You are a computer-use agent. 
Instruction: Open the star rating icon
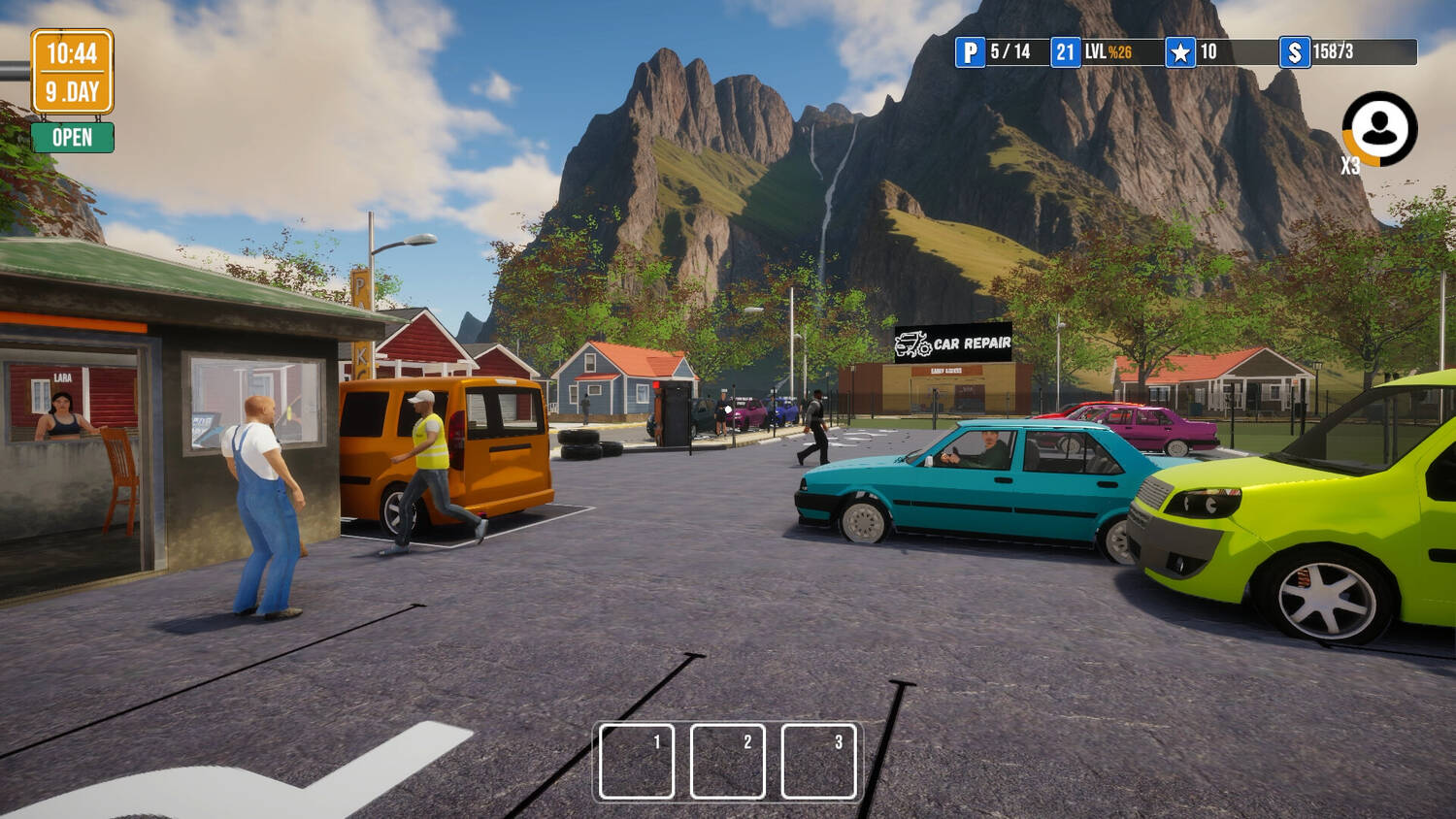click(x=1180, y=52)
